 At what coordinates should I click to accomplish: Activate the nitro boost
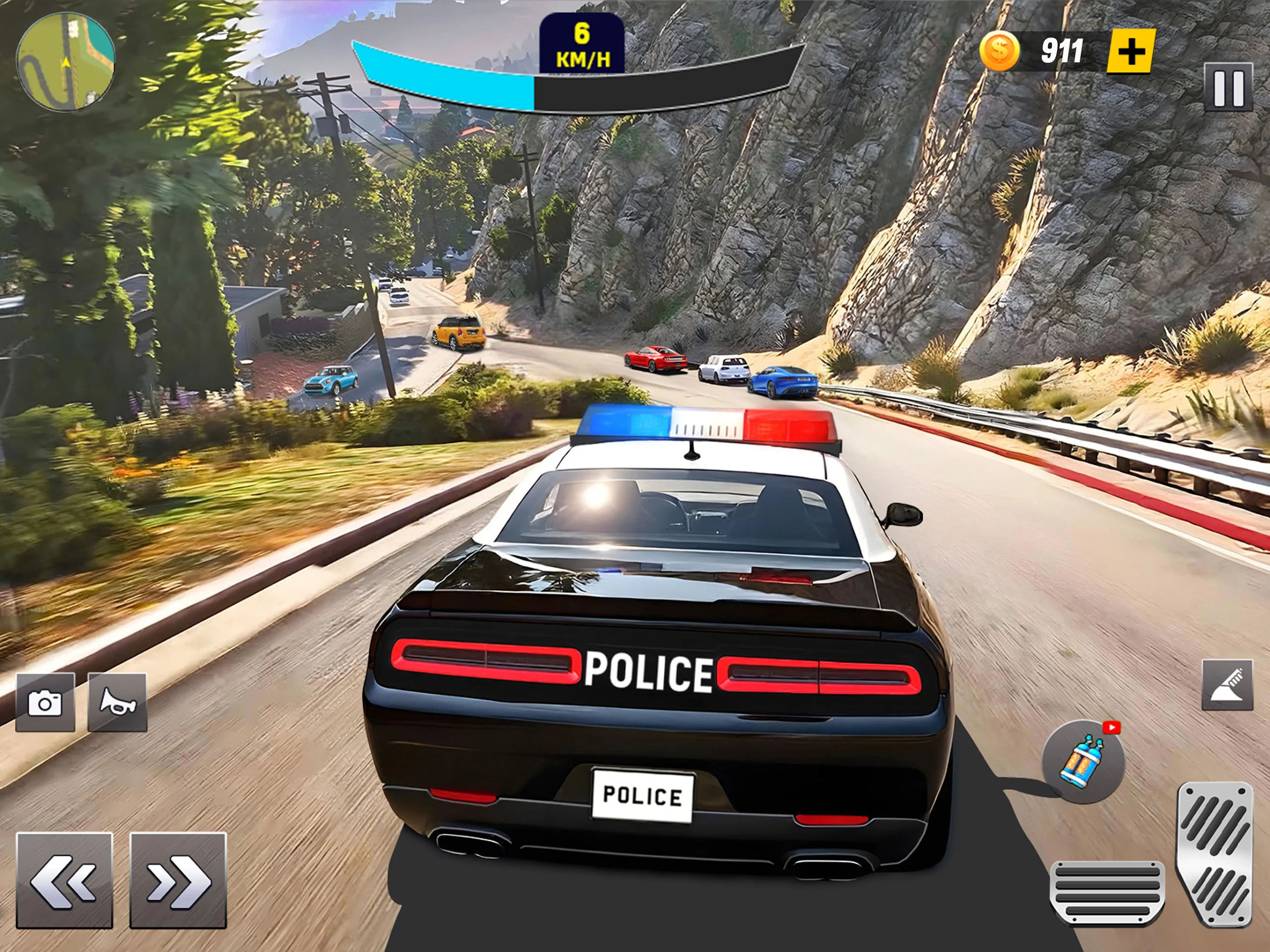click(1083, 762)
